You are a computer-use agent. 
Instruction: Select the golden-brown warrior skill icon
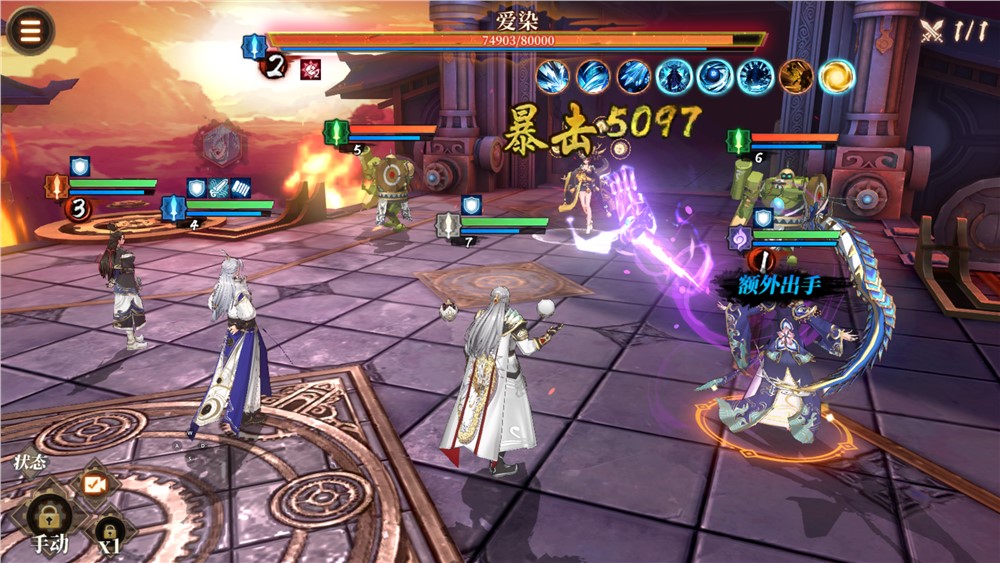point(796,76)
